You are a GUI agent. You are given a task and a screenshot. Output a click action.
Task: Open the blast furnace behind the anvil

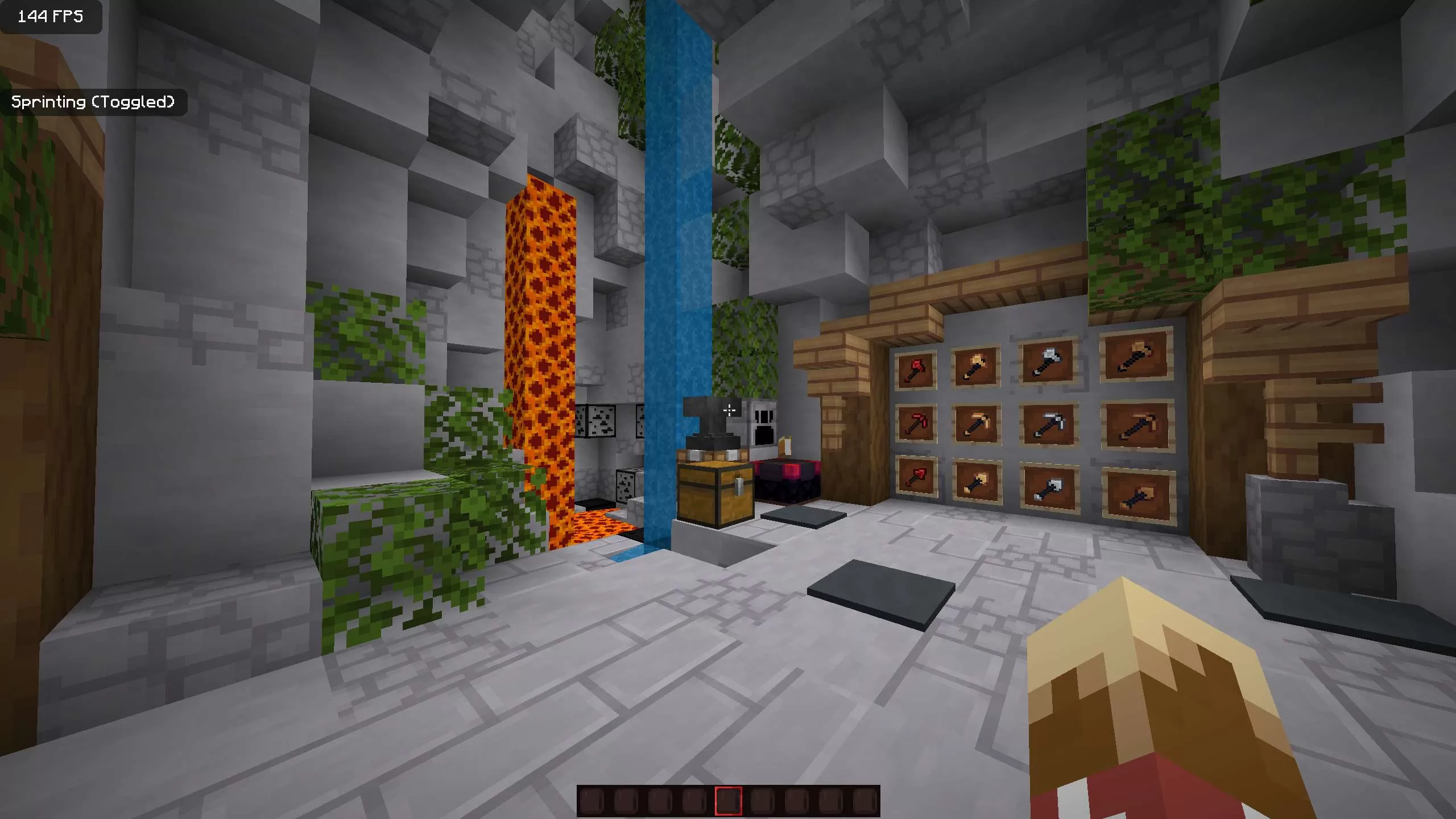765,424
